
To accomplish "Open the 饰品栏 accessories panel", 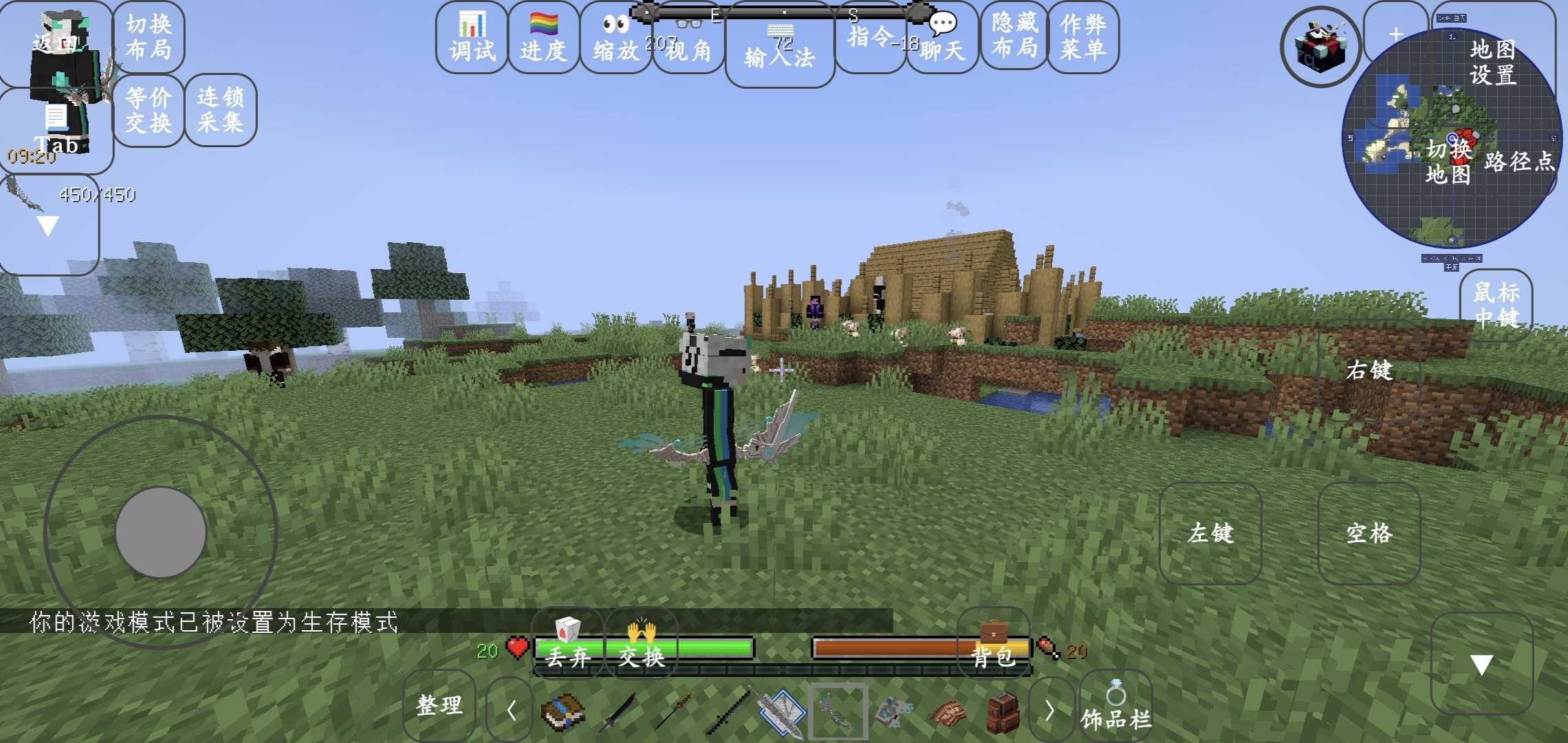I will (1115, 709).
